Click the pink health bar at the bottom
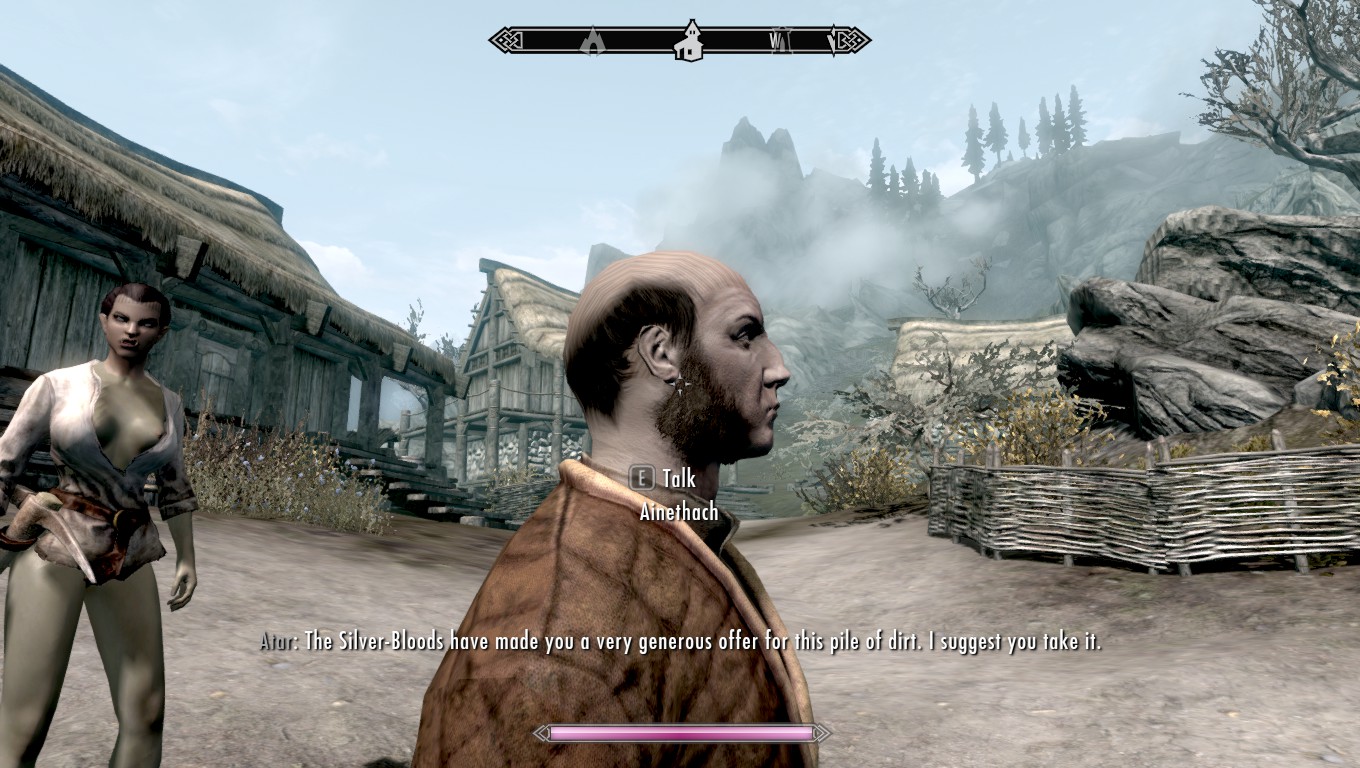 click(x=680, y=733)
